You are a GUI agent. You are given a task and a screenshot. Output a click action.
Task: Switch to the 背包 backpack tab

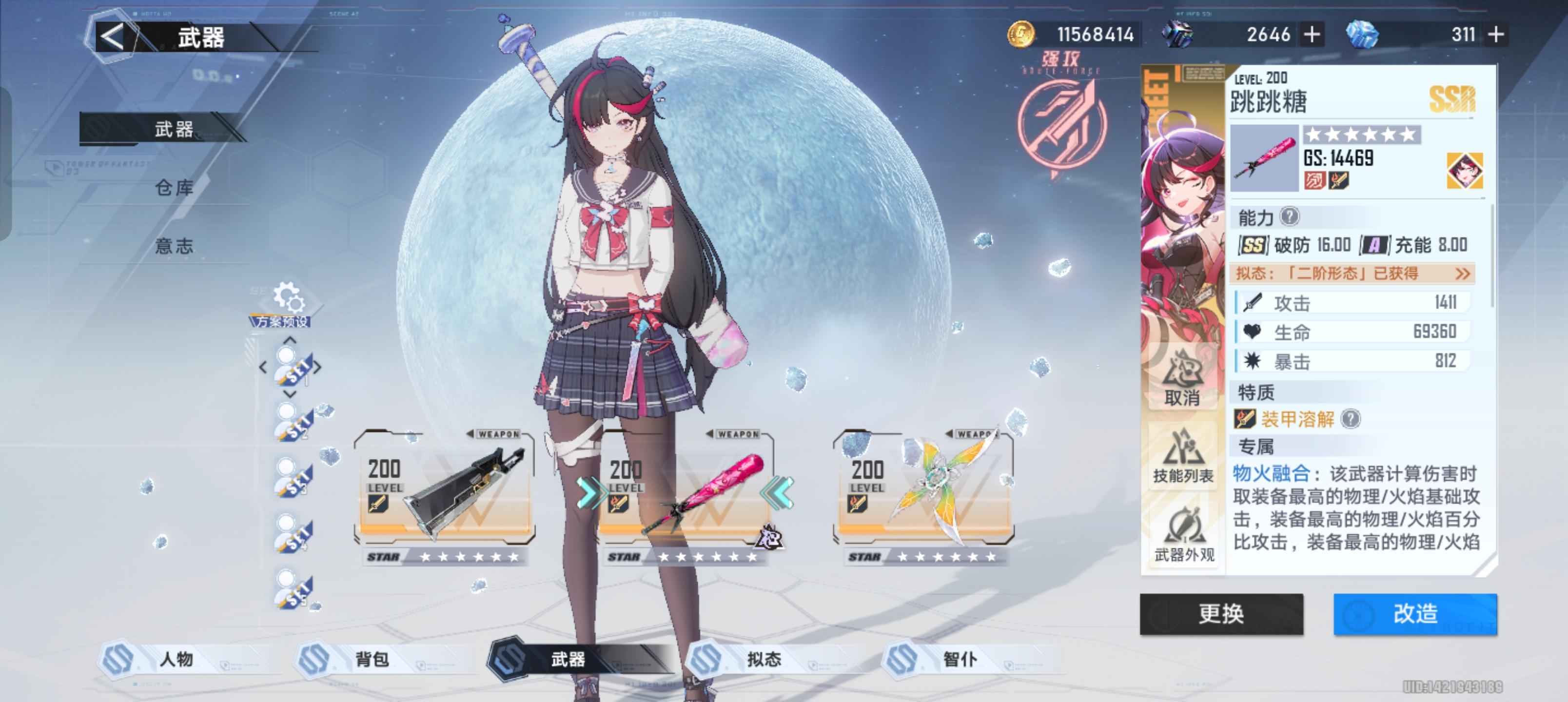(x=372, y=659)
